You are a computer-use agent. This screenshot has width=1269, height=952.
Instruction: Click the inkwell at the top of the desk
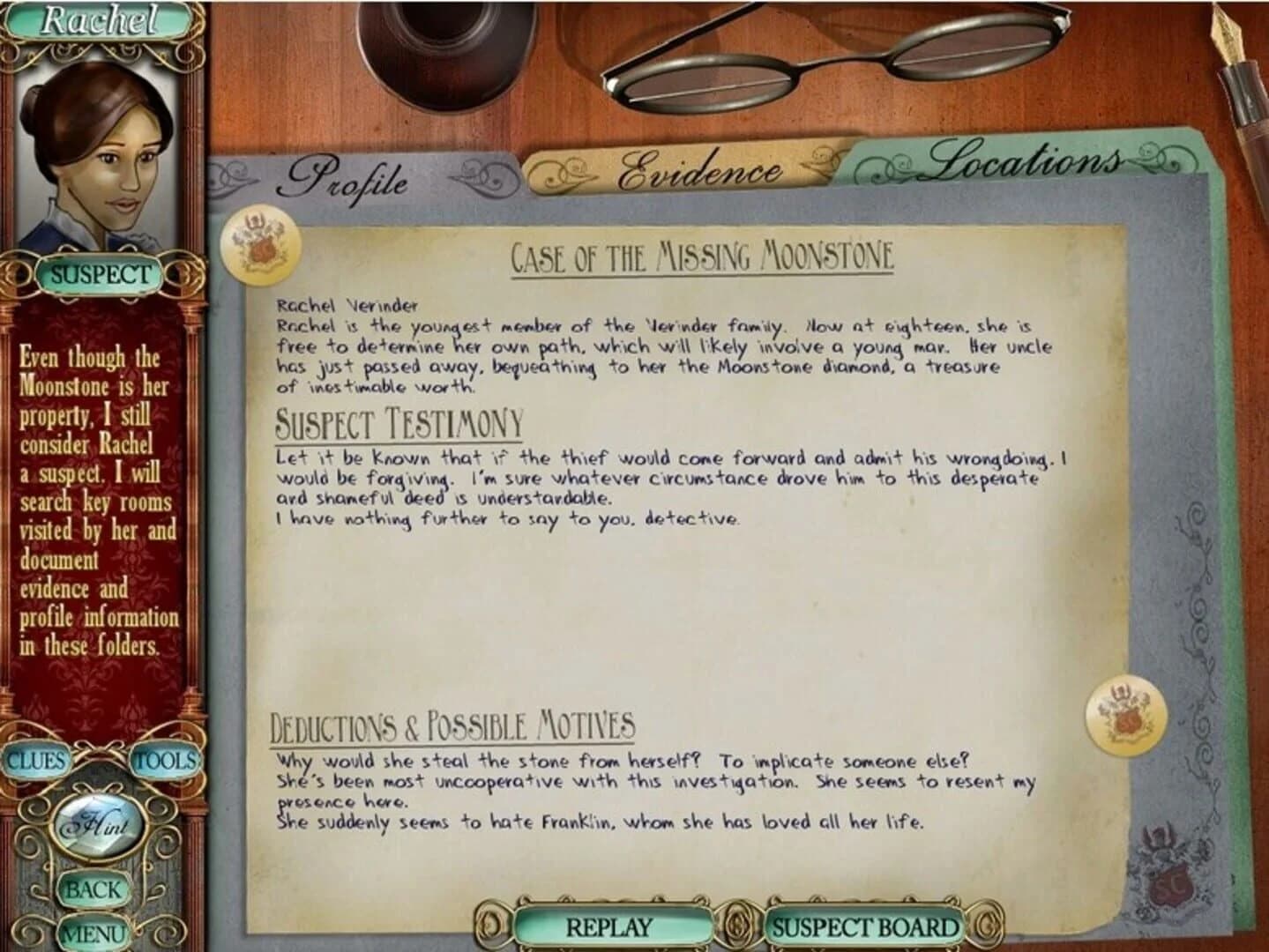pos(438,48)
